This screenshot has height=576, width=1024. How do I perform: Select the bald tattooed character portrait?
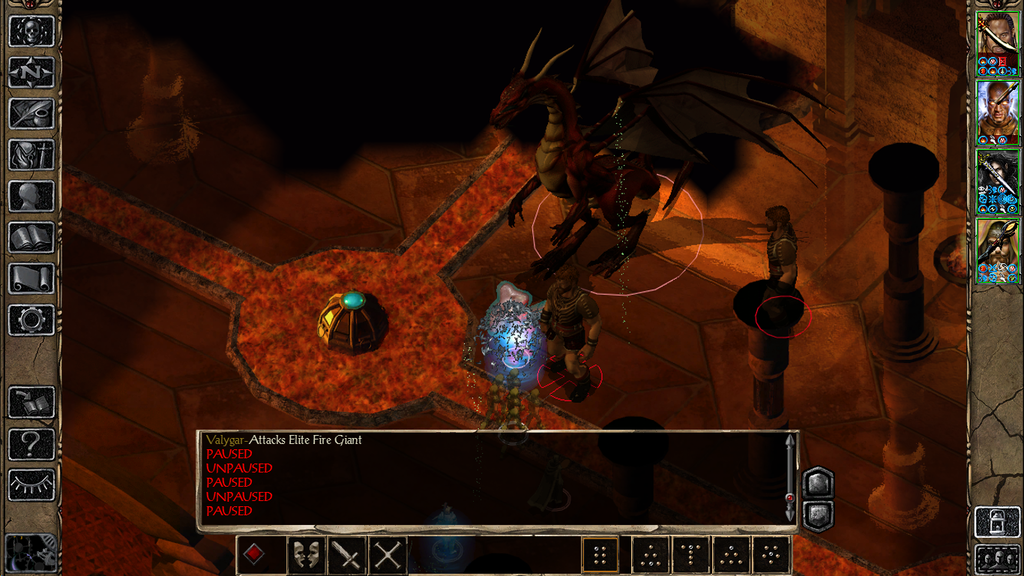[x=997, y=110]
